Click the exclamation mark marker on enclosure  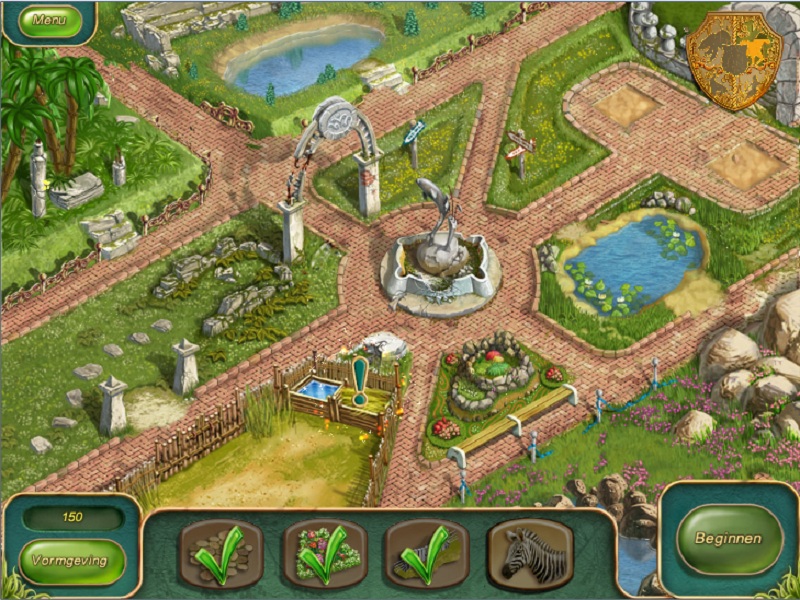point(359,381)
